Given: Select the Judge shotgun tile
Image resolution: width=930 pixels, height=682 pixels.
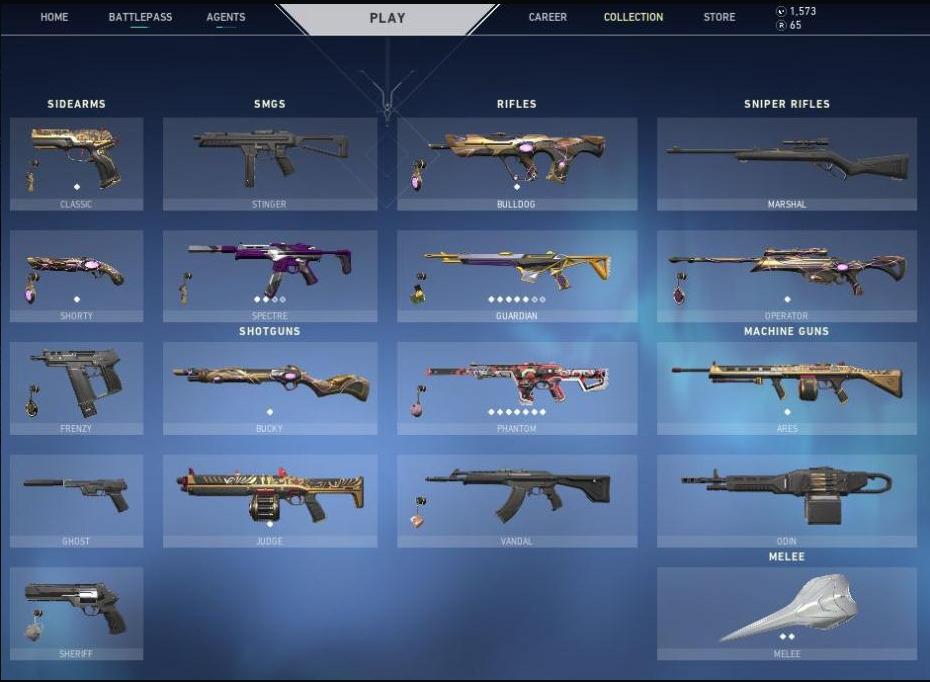Looking at the screenshot, I should [270, 501].
